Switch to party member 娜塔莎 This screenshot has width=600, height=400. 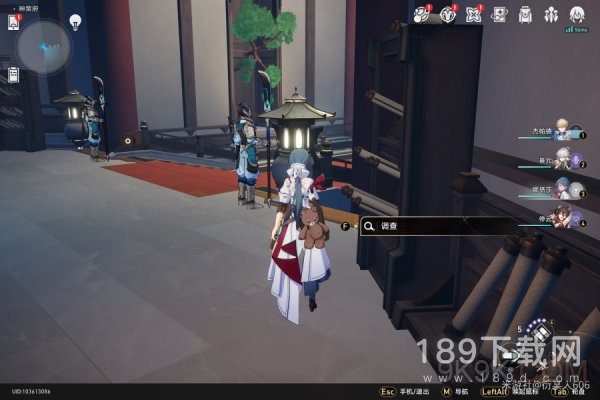563,187
